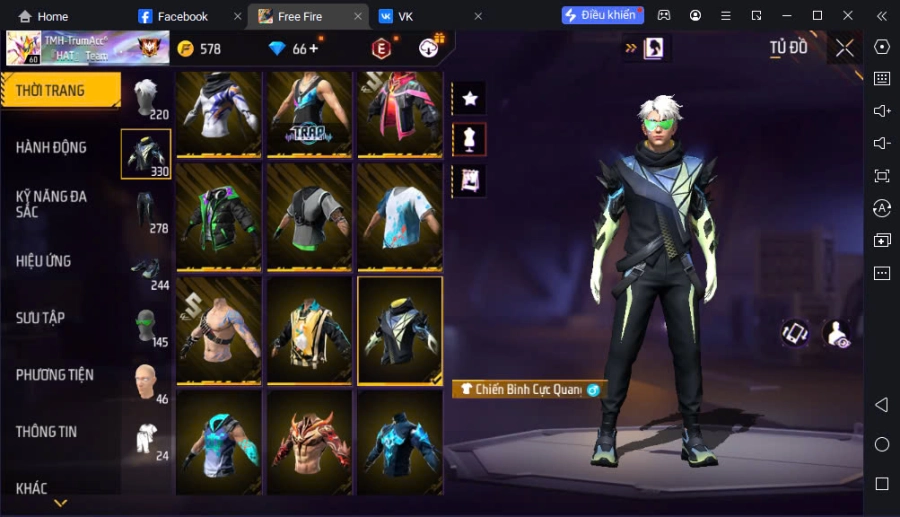
Task: Expand more categories with the down arrow
Action: (60, 503)
